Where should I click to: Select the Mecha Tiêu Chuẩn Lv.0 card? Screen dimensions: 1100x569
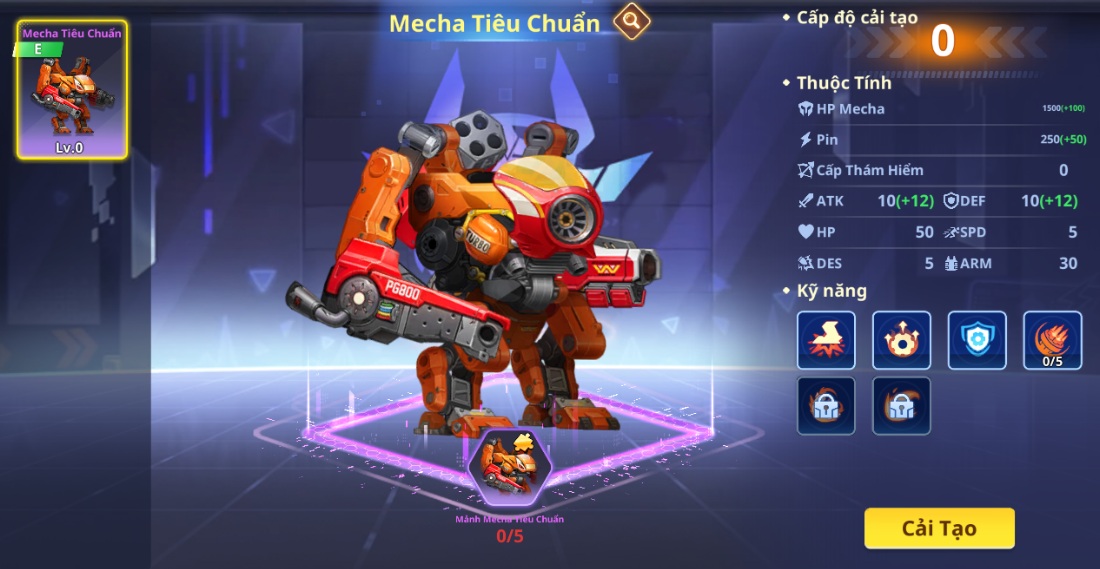click(72, 90)
